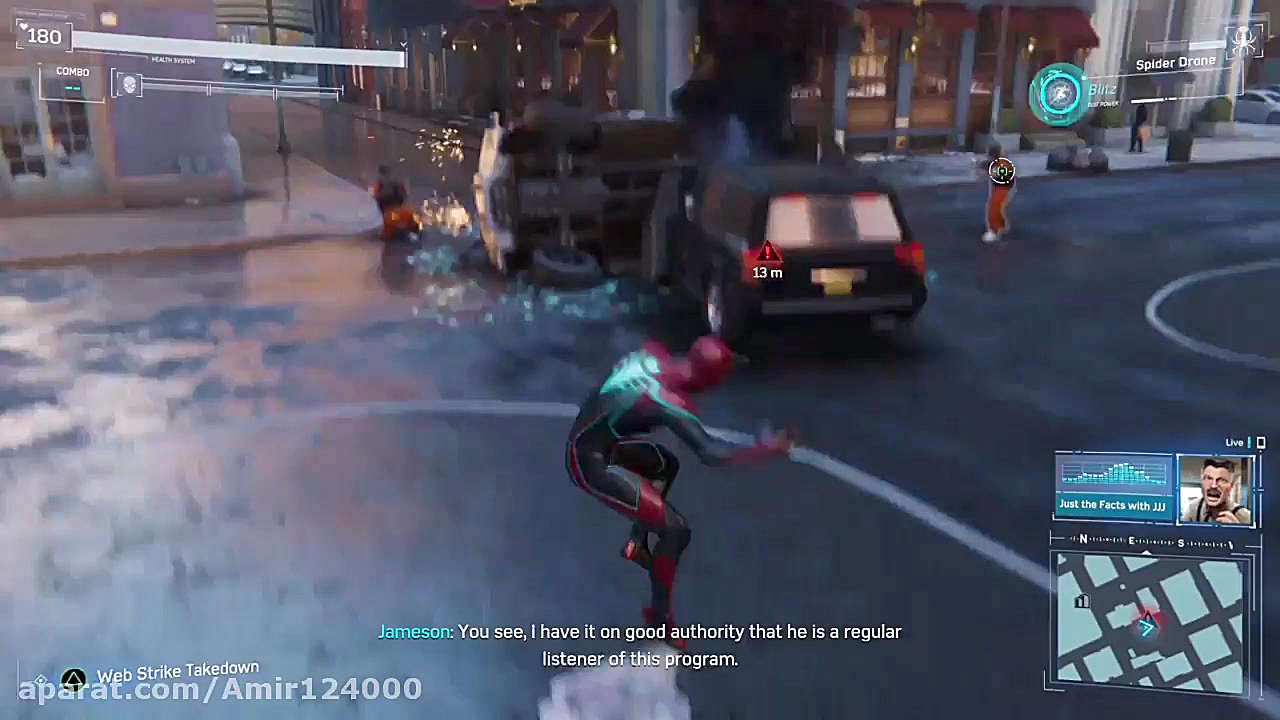Click the Web Strike Takedown prompt text
The width and height of the screenshot is (1280, 720).
178,671
